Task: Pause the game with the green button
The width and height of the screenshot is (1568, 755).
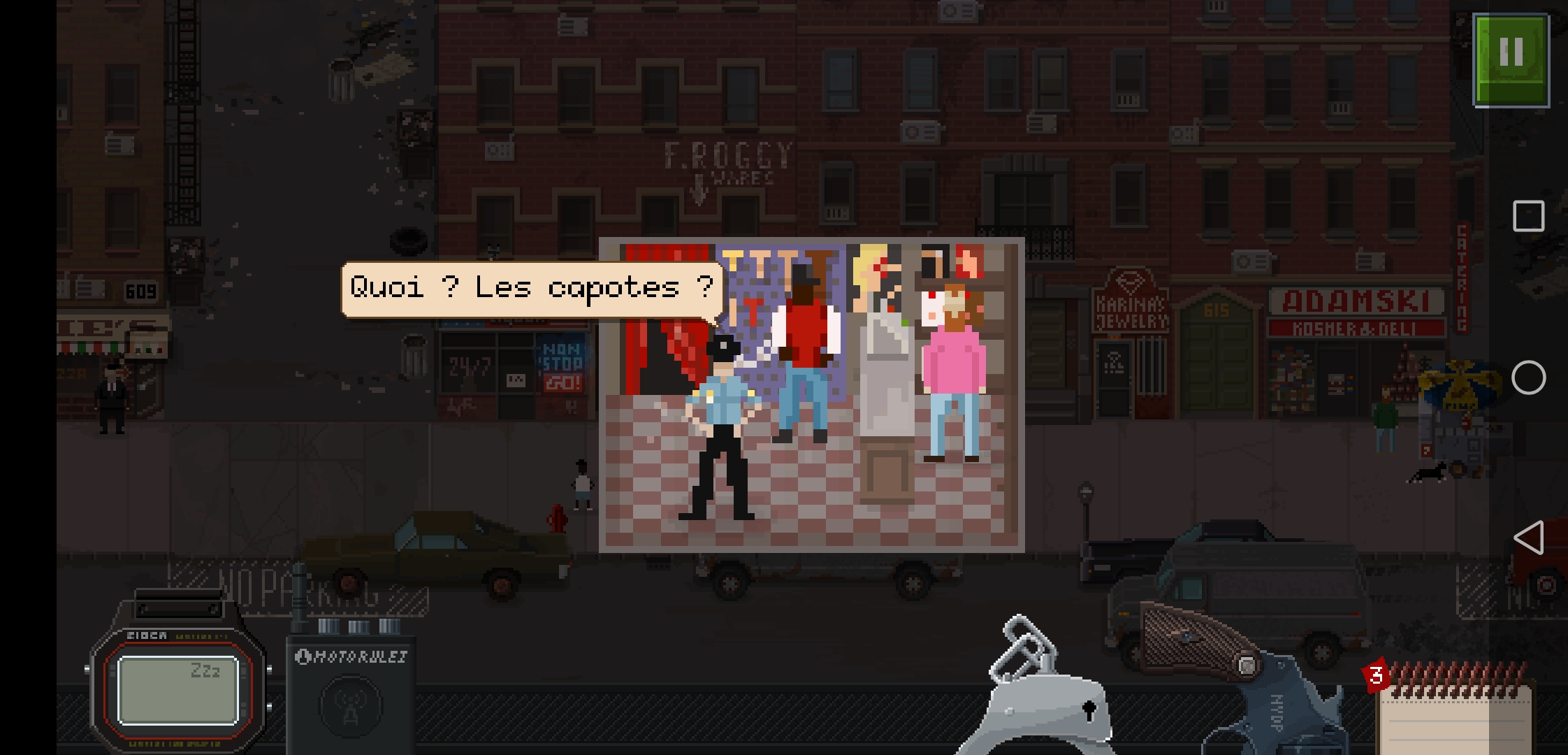Action: [x=1511, y=60]
